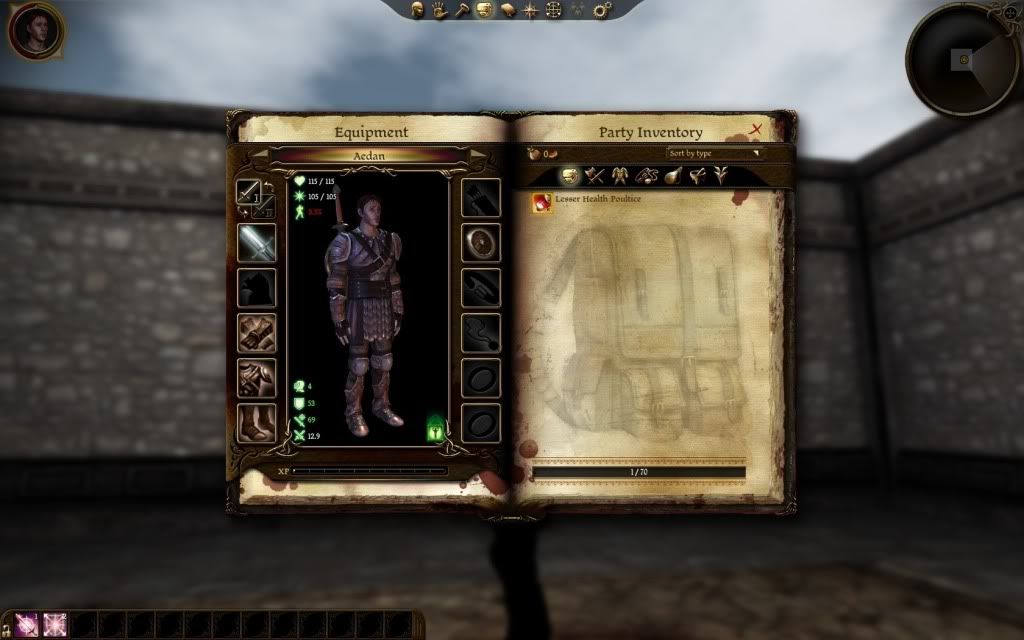The image size is (1024, 640).
Task: Switch to the previous character with left arrow
Action: pos(259,156)
